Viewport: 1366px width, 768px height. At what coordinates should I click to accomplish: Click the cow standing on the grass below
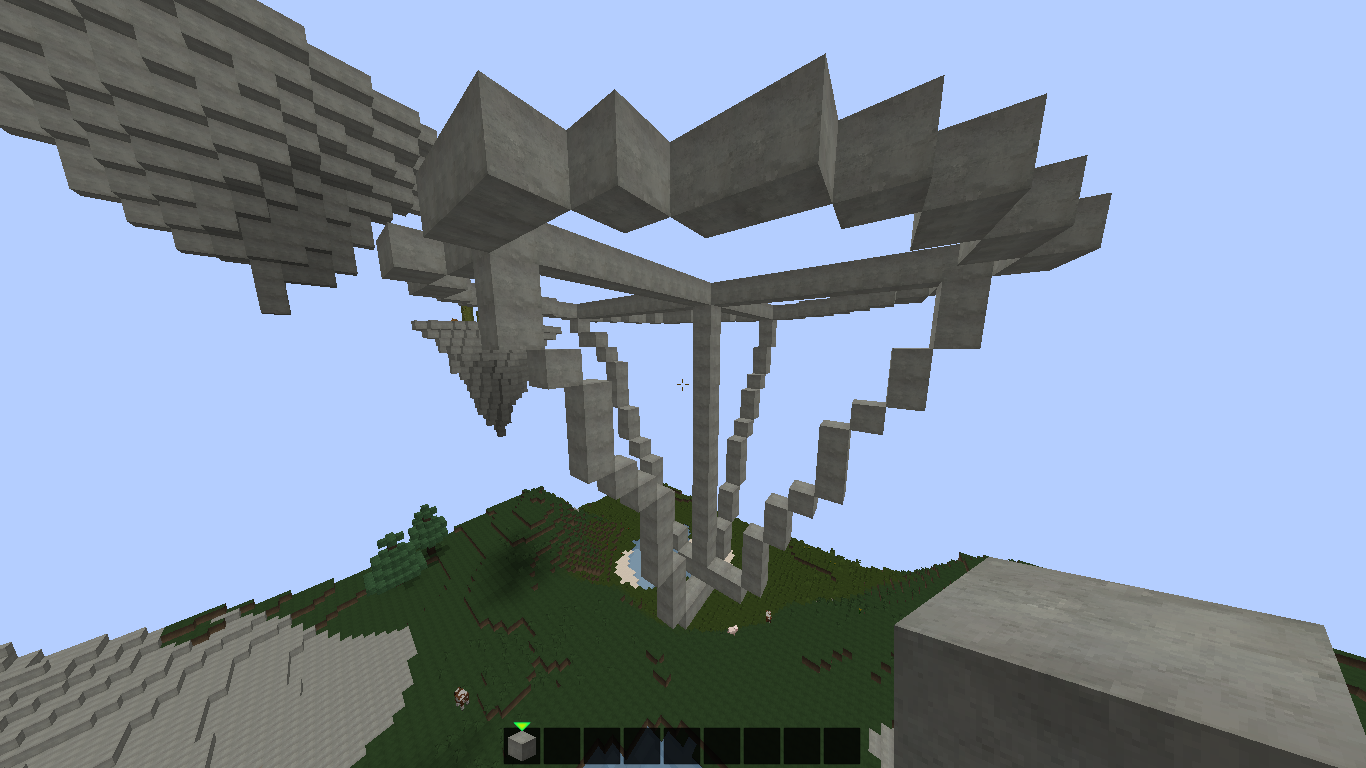462,698
